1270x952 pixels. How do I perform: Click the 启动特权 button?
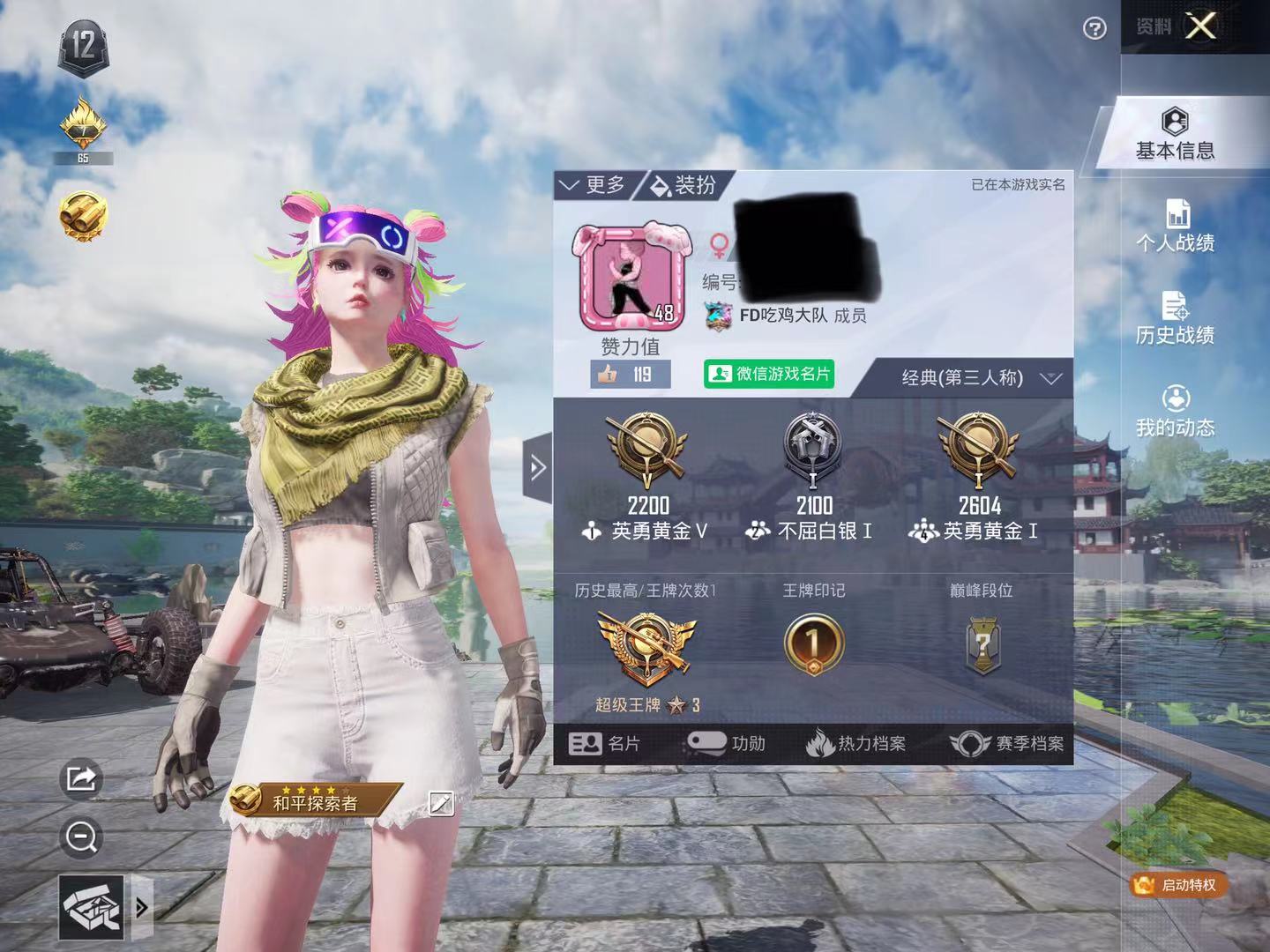(x=1178, y=884)
